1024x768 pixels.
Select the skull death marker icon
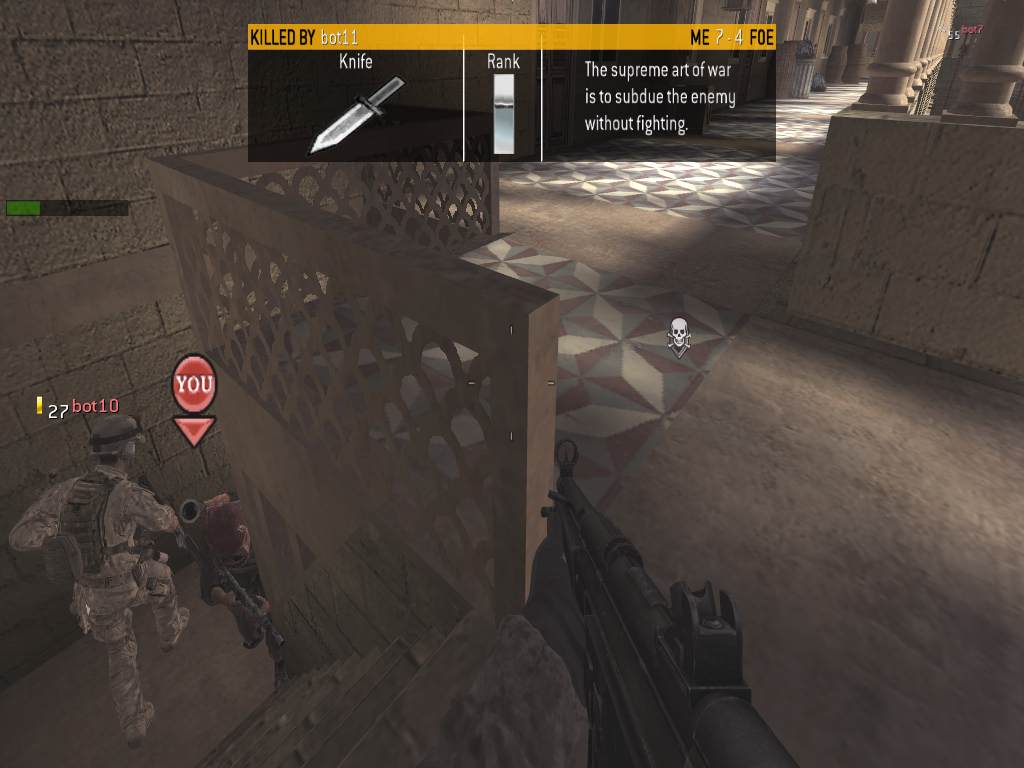(x=679, y=336)
